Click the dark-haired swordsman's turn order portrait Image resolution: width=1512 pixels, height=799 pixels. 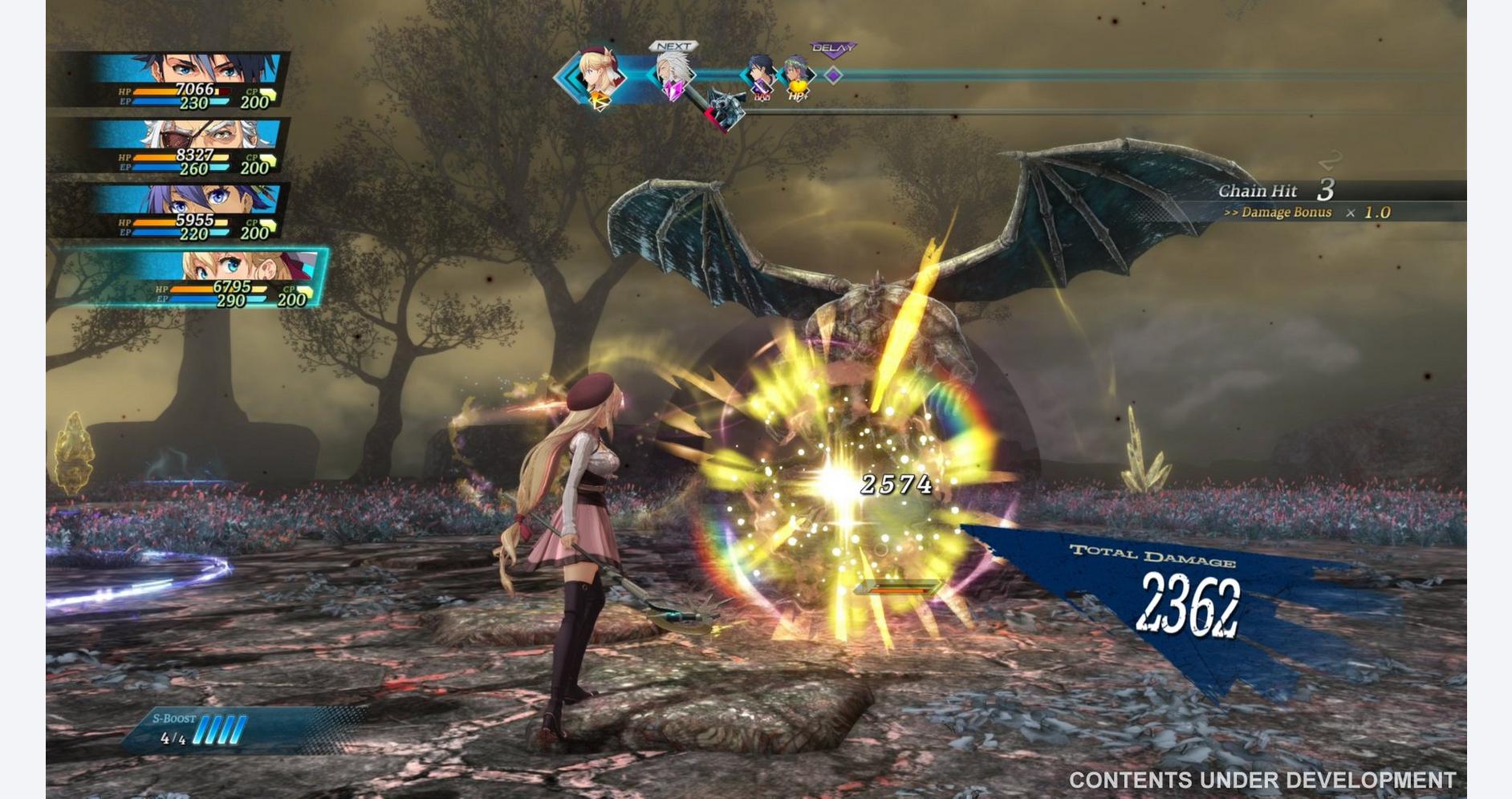click(760, 75)
